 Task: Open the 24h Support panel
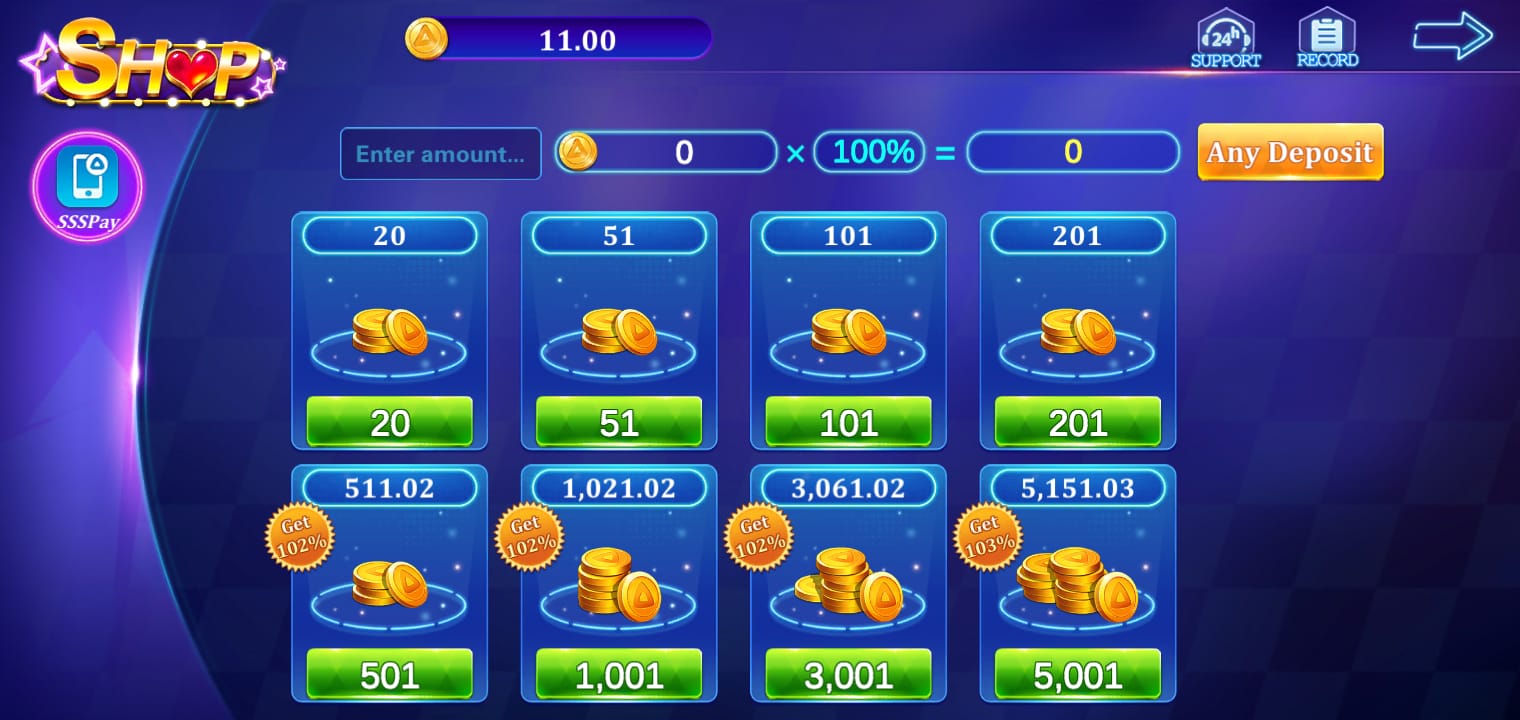coord(1226,40)
